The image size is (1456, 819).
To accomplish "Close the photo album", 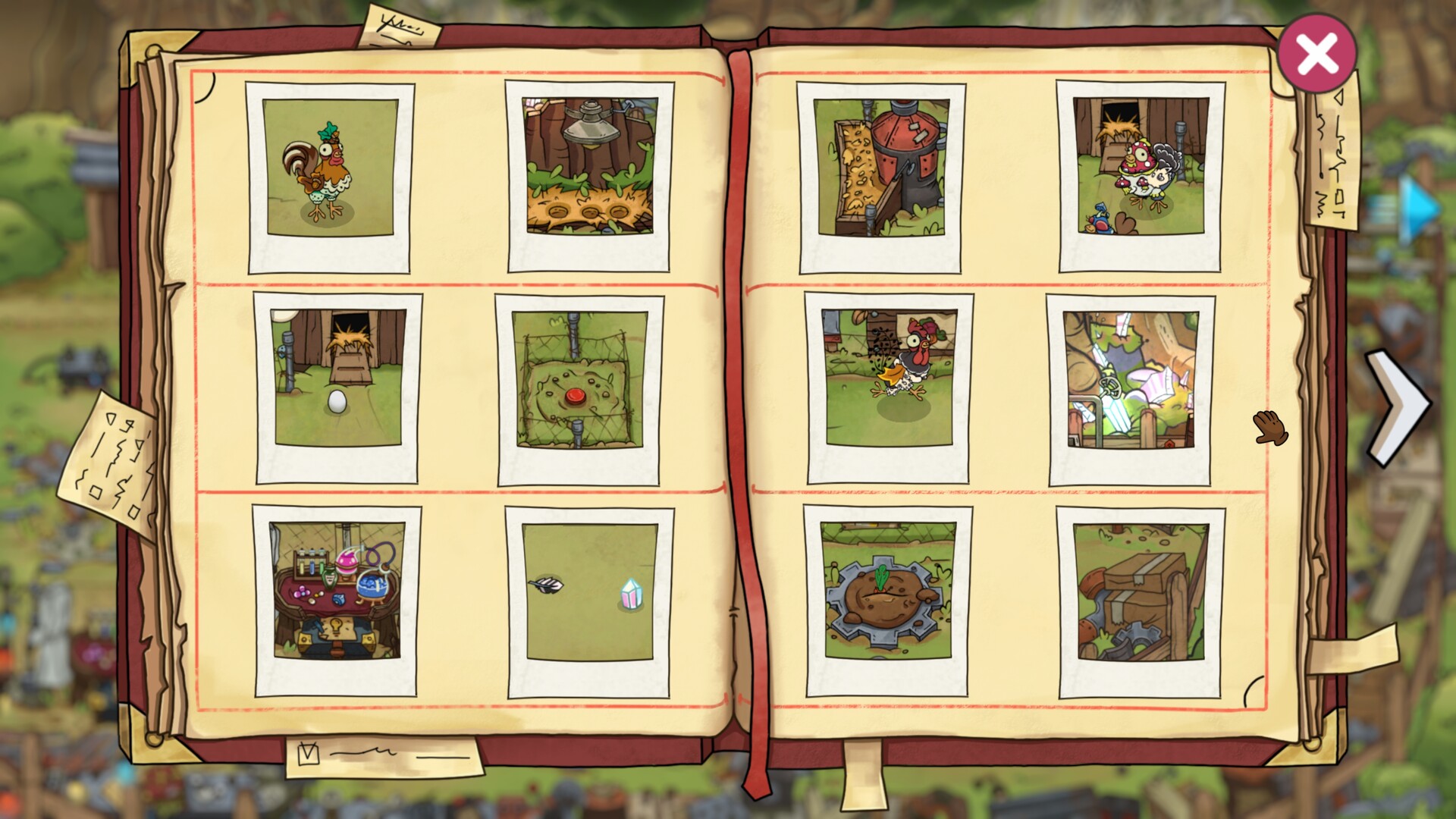I will 1316,52.
